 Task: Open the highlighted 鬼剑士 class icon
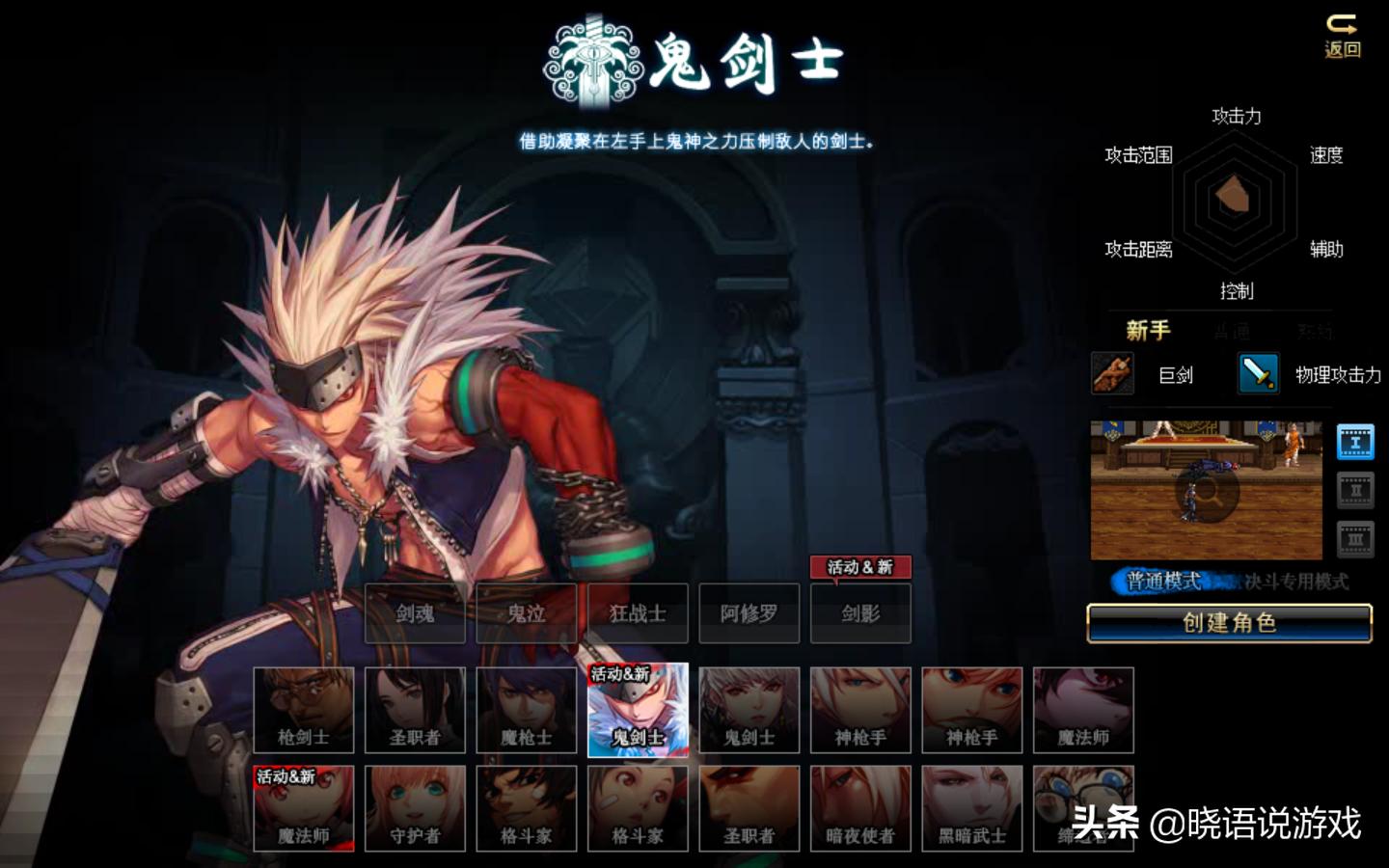point(639,711)
